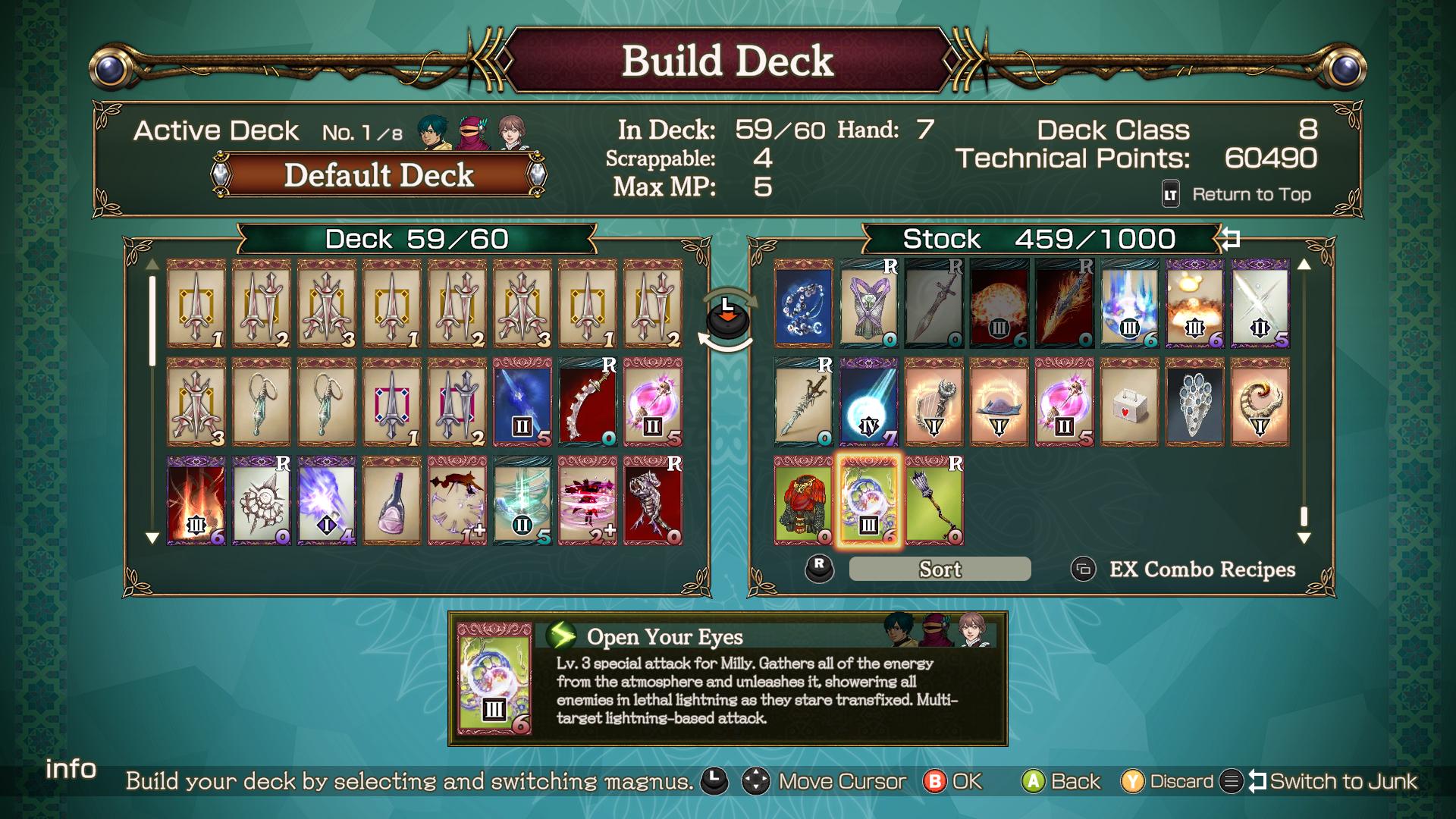
Task: Select the blue comet level IV card
Action: pos(868,402)
